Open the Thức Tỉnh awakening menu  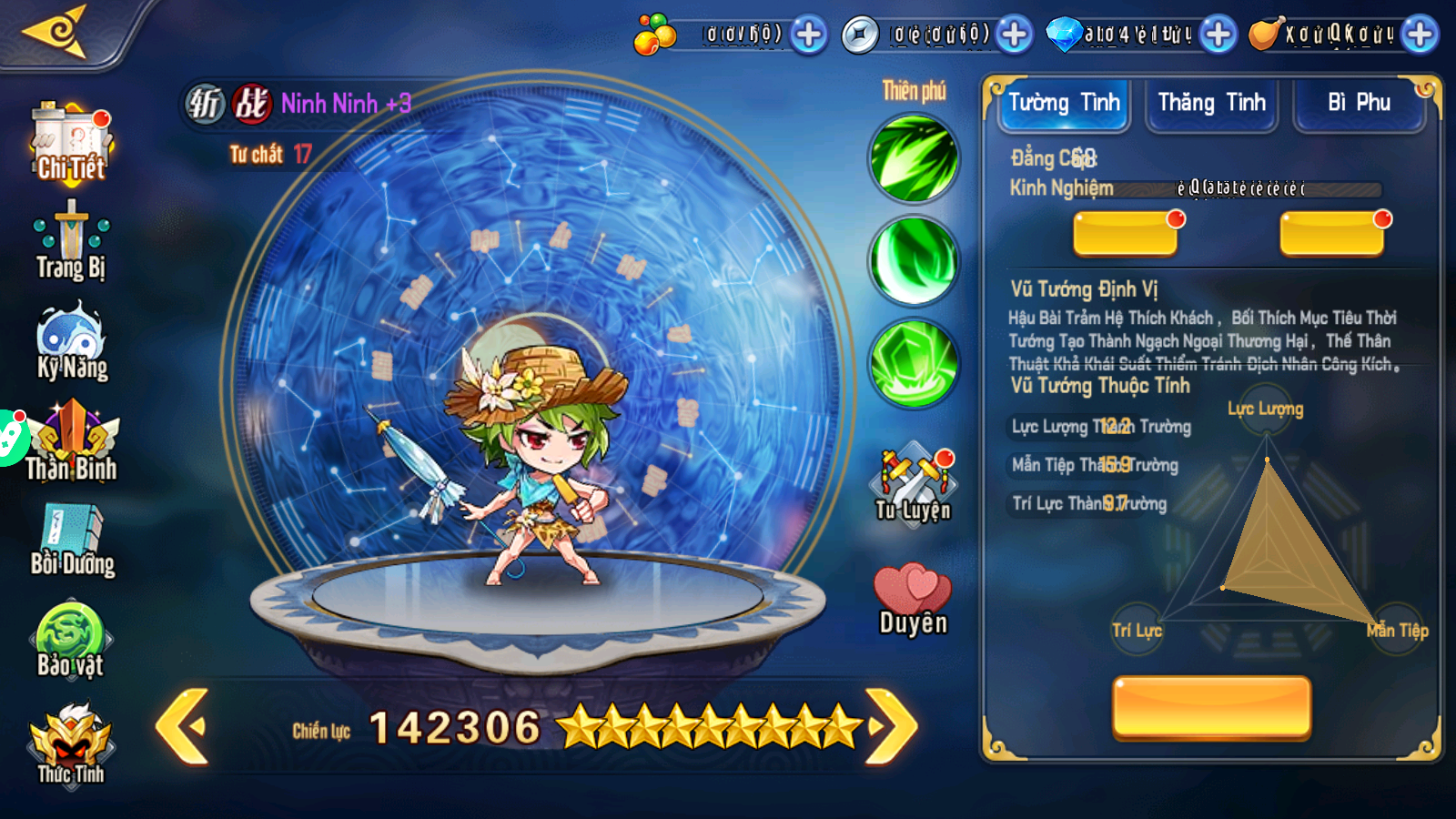point(71,743)
